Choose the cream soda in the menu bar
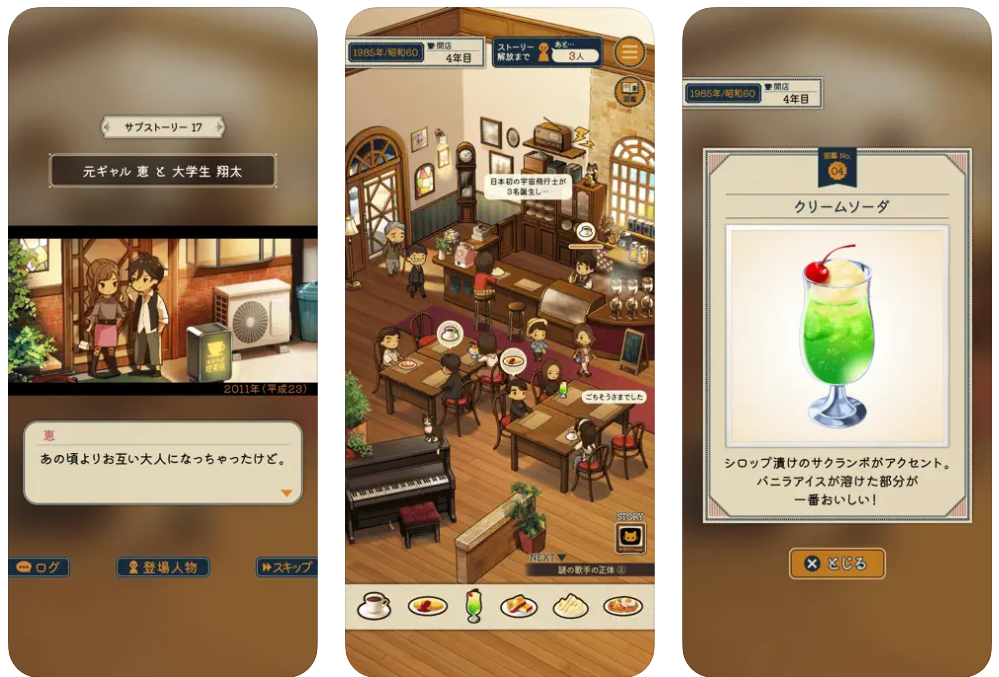Image resolution: width=999 pixels, height=677 pixels. (474, 605)
